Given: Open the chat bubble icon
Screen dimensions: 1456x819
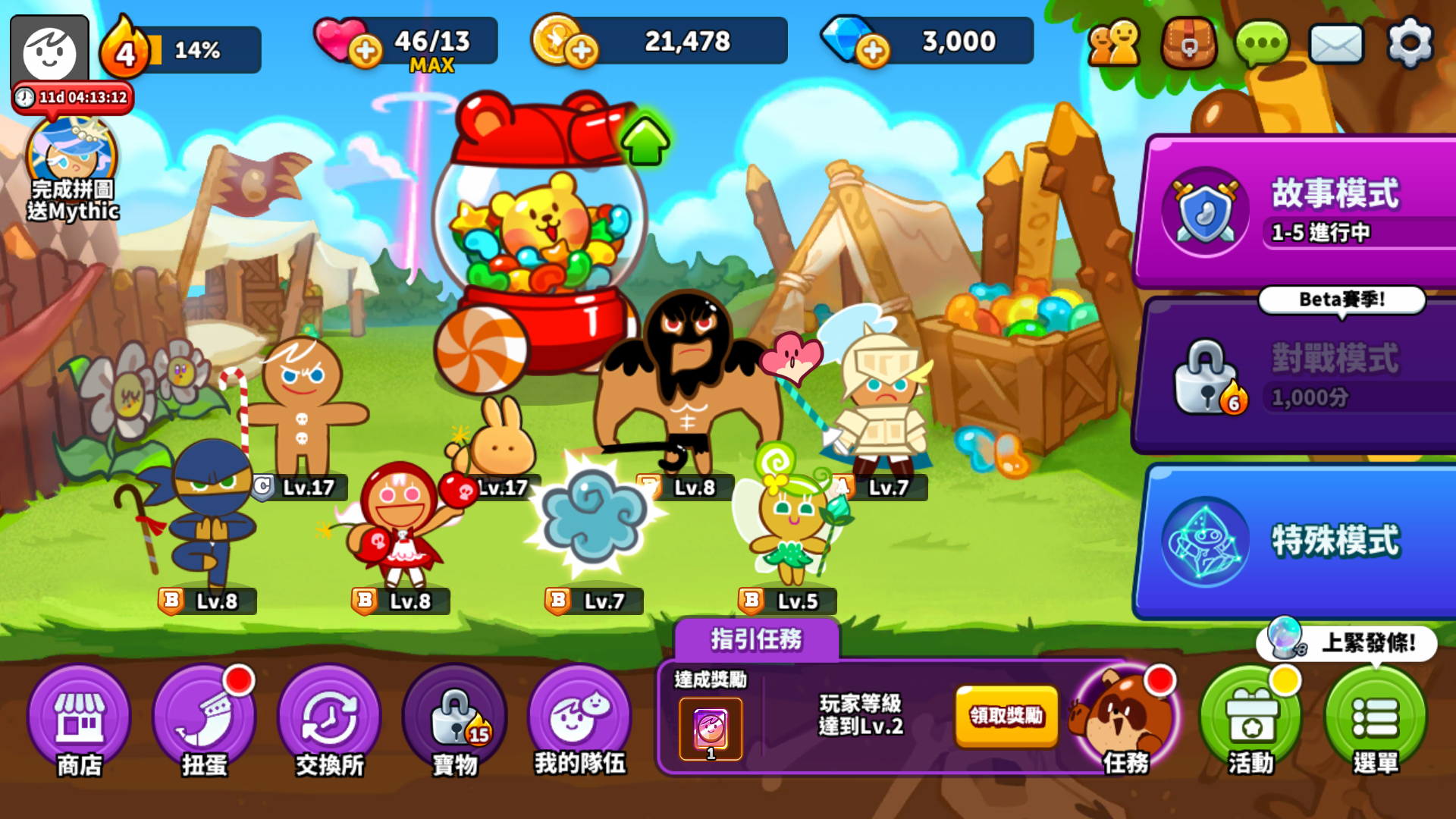Looking at the screenshot, I should pyautogui.click(x=1260, y=43).
